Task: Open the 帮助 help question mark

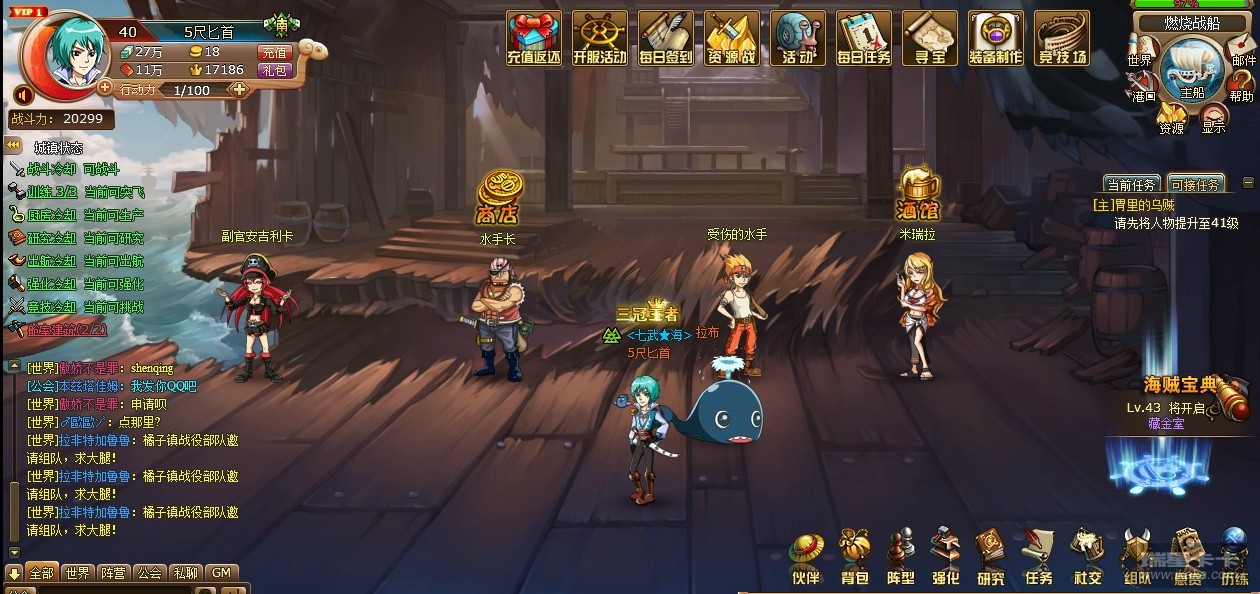Action: pos(1241,86)
